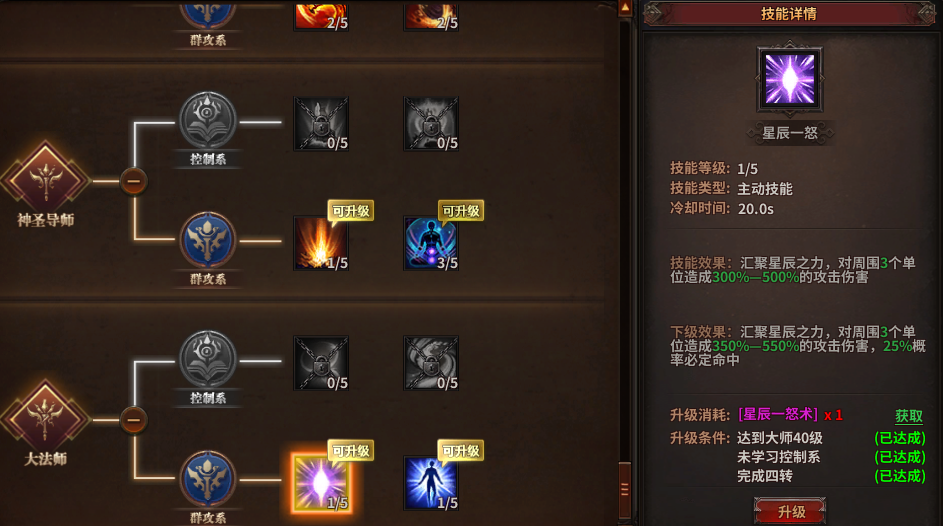
Task: Select the 星辰一怒 purple star skill in the tree
Action: pyautogui.click(x=321, y=483)
